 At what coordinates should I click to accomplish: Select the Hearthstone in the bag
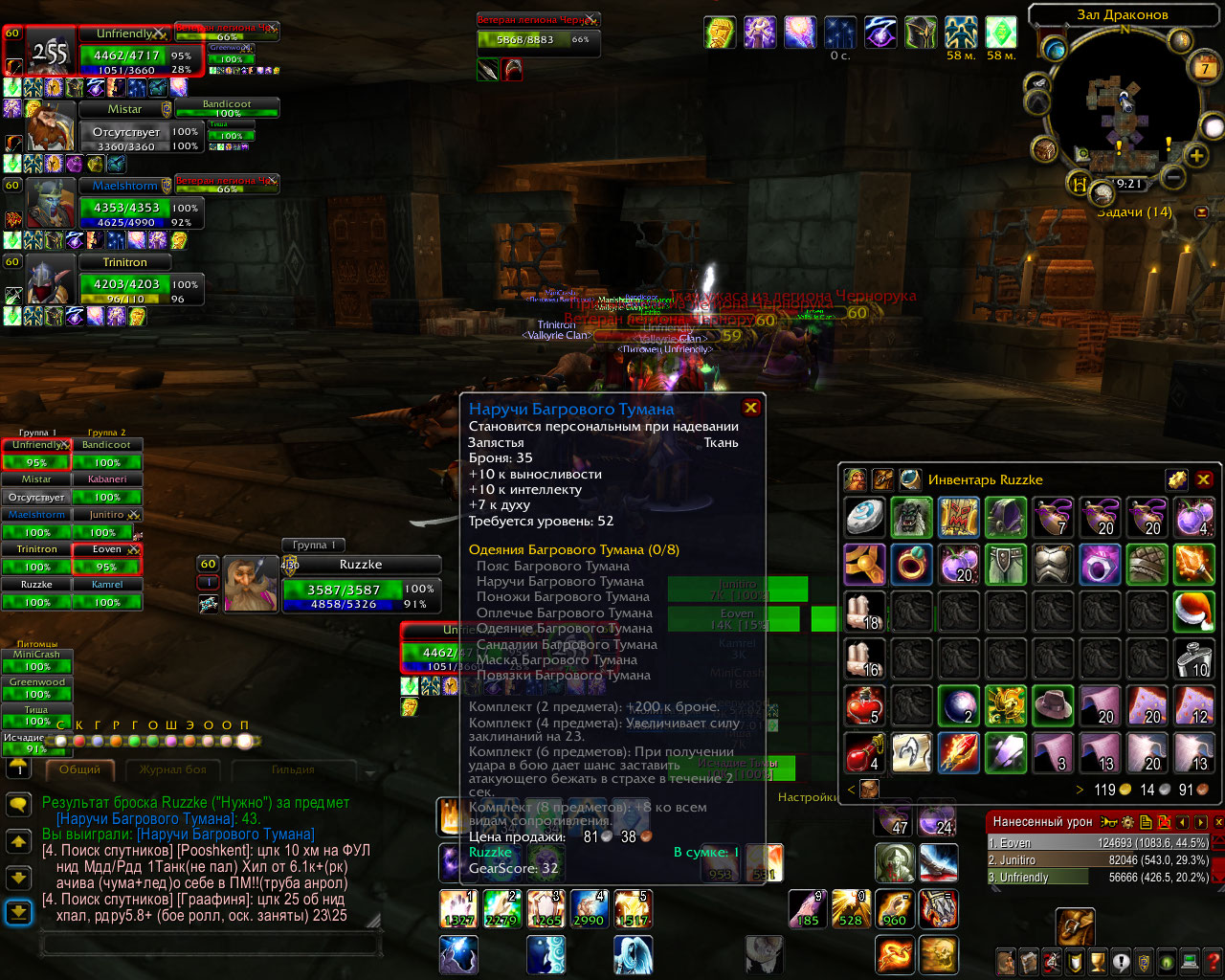(864, 517)
